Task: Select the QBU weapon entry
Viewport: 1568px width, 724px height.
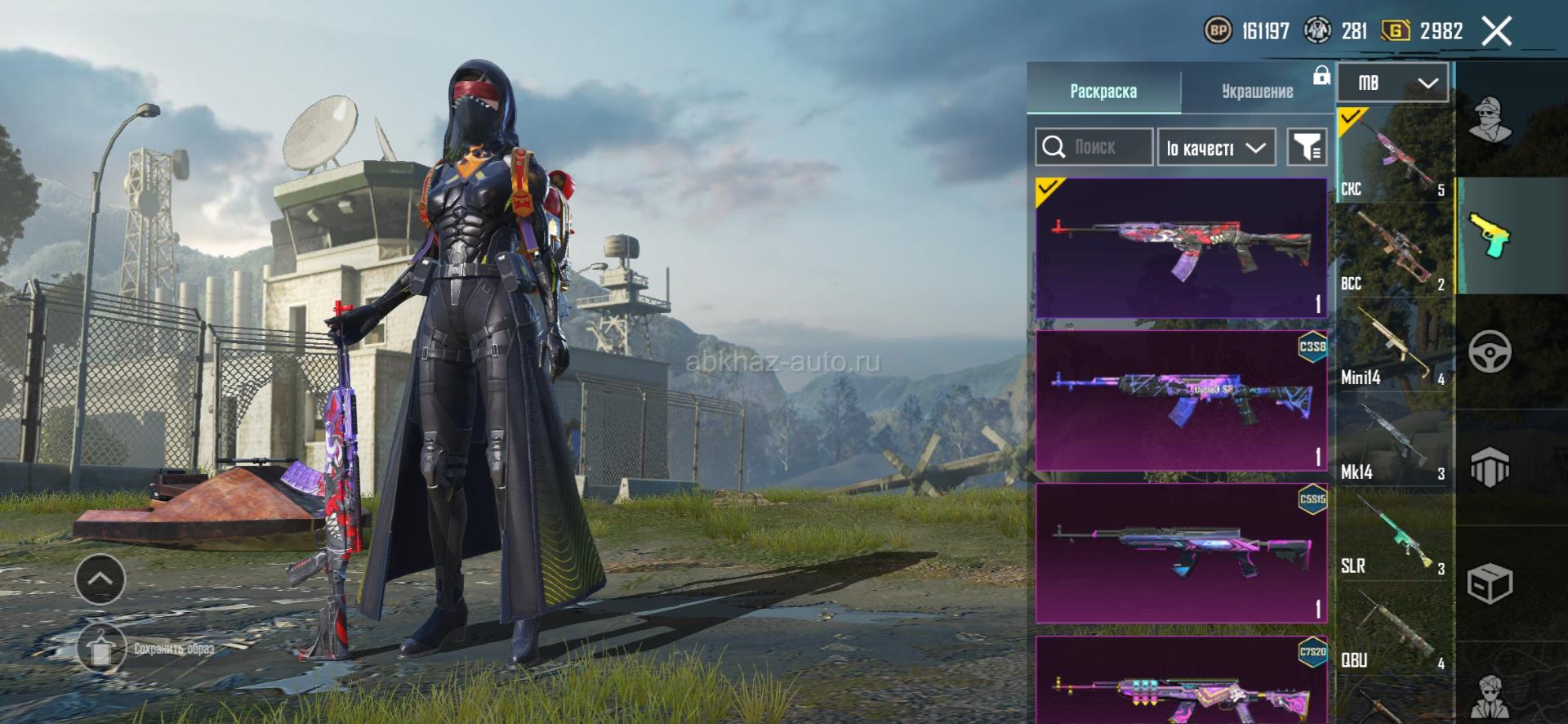Action: tap(1393, 629)
